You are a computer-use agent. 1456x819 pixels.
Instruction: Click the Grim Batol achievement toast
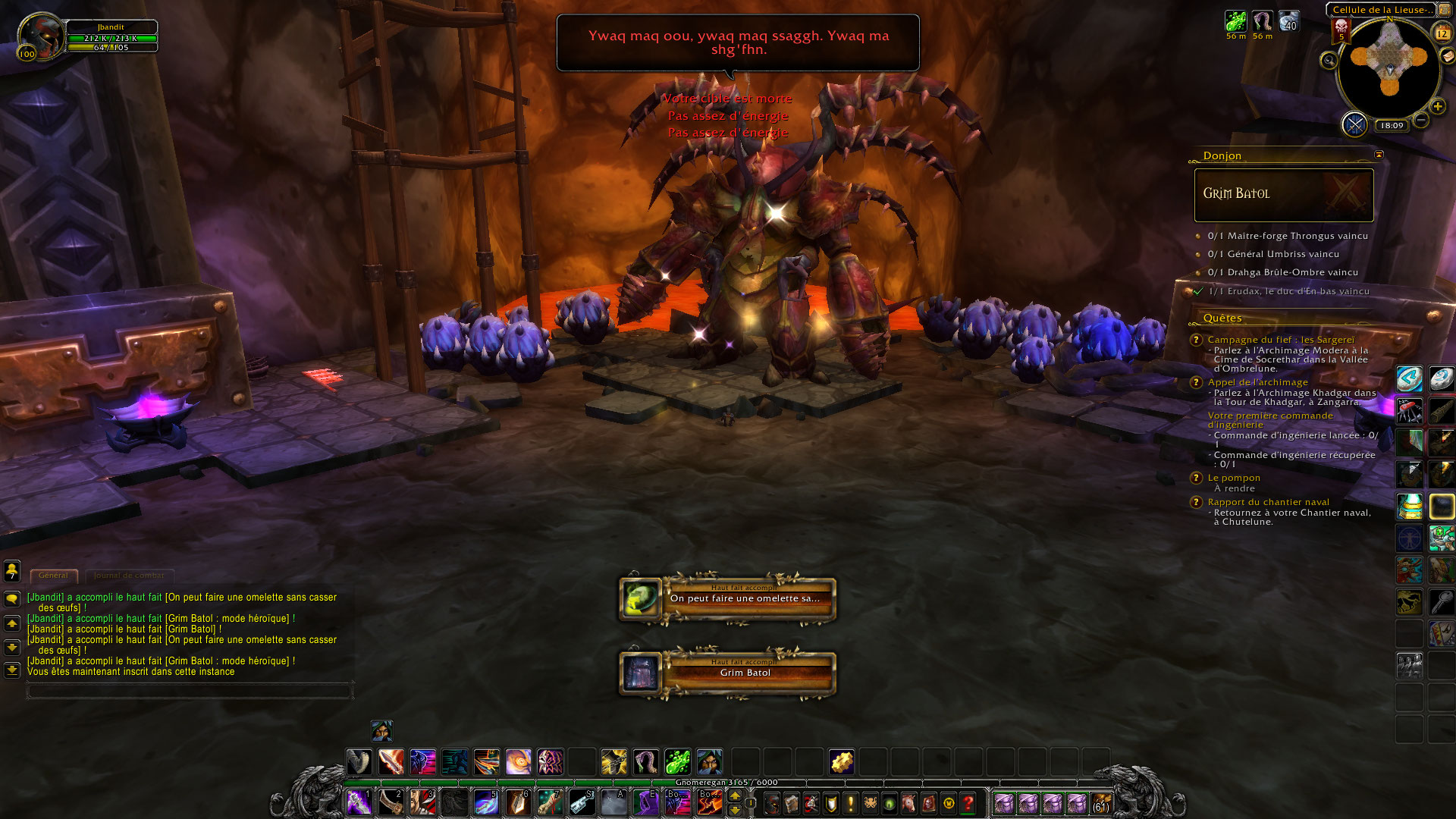728,673
